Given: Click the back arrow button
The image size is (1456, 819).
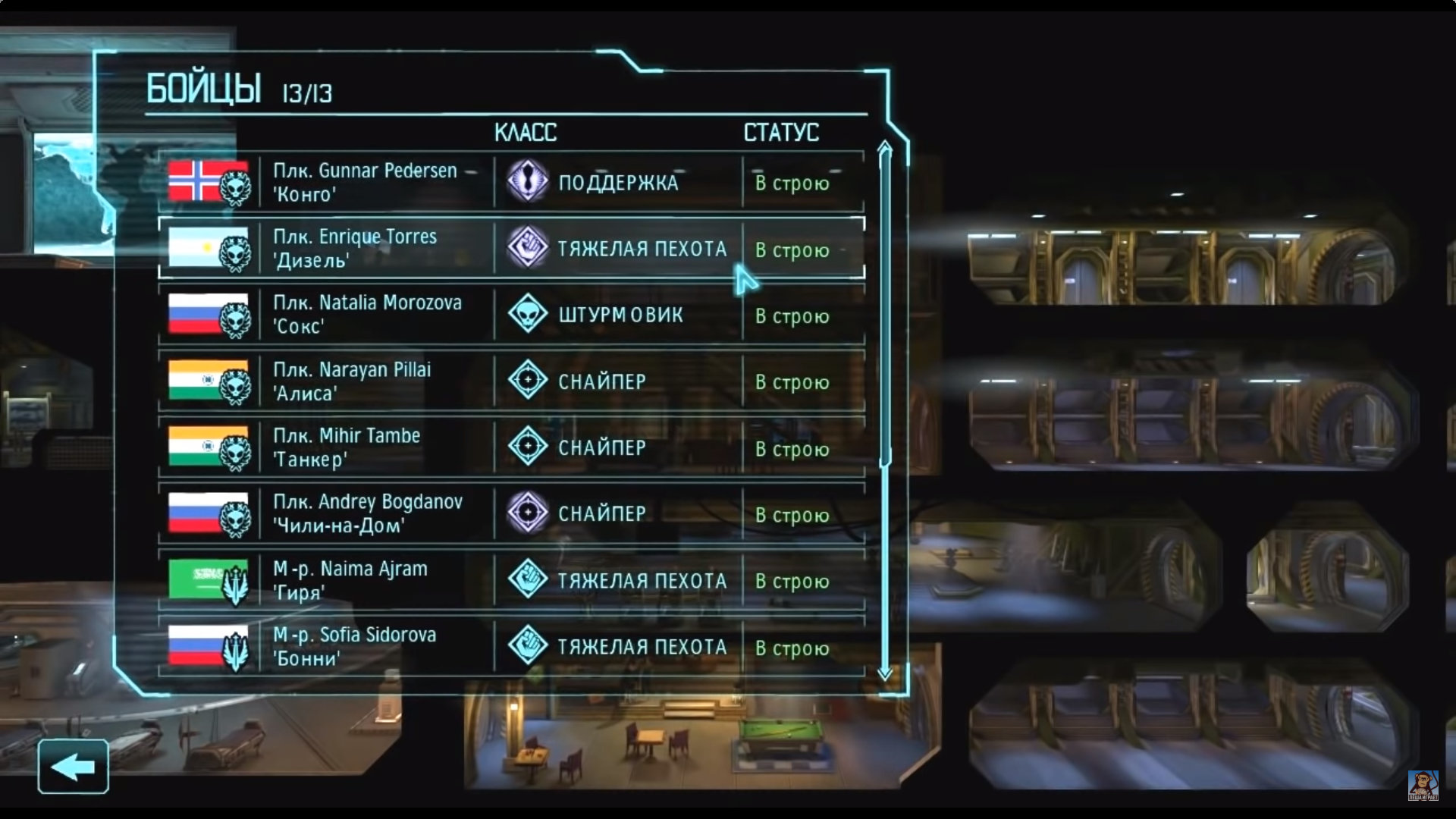Looking at the screenshot, I should point(74,767).
